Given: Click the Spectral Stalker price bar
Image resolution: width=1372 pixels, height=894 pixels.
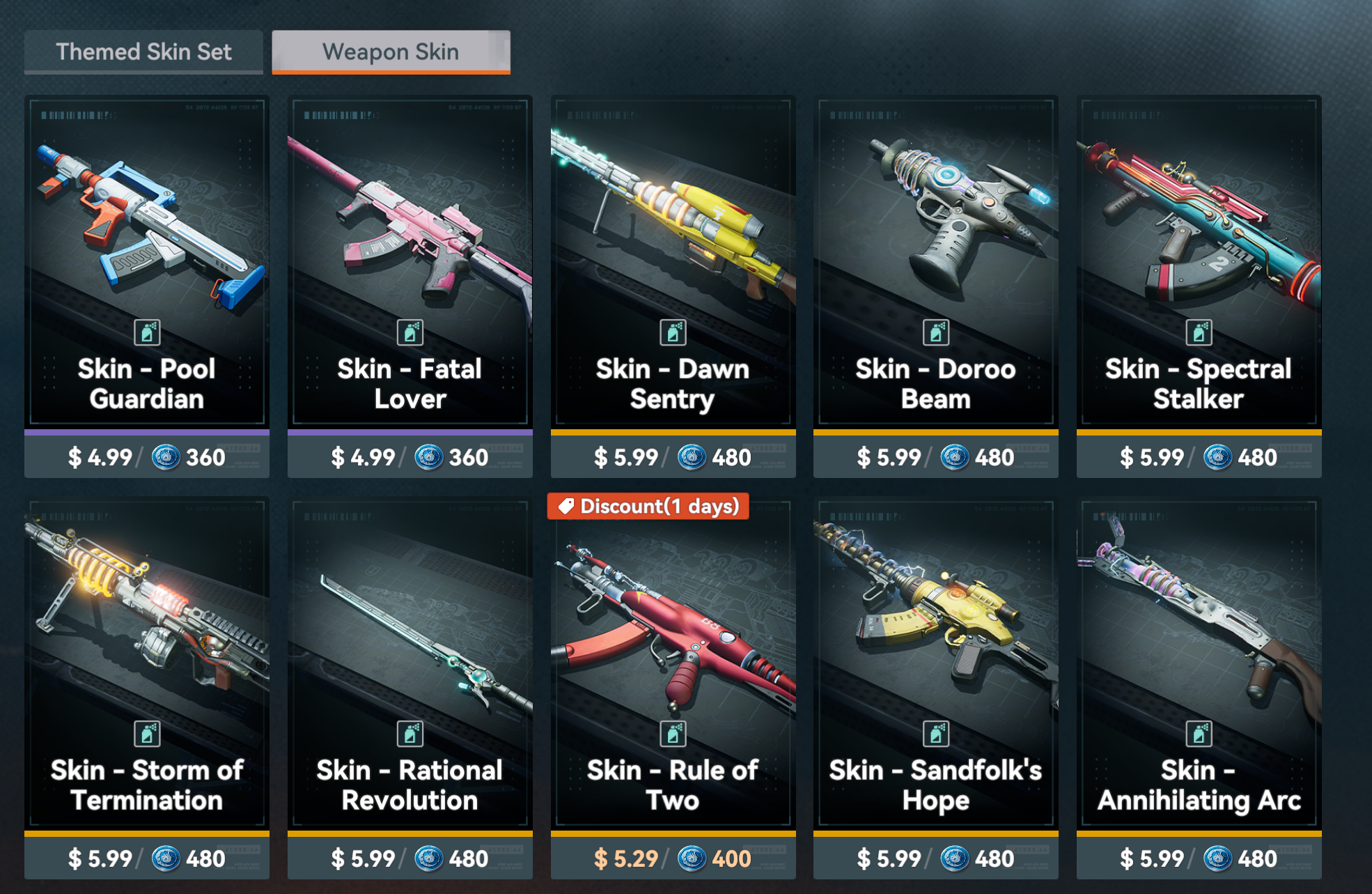Looking at the screenshot, I should point(1199,457).
